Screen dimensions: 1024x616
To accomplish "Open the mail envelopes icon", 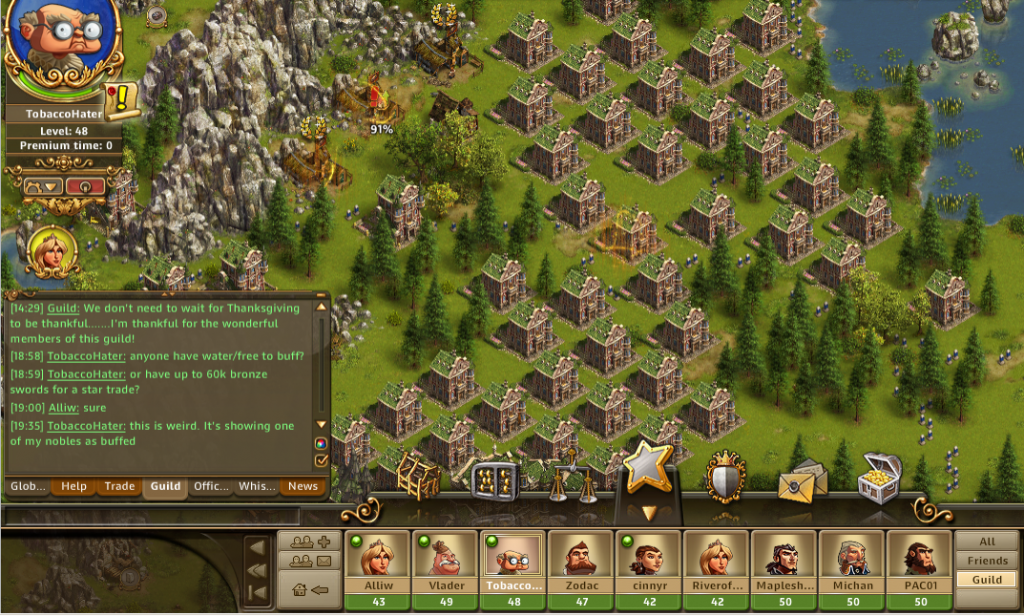I will coord(802,481).
